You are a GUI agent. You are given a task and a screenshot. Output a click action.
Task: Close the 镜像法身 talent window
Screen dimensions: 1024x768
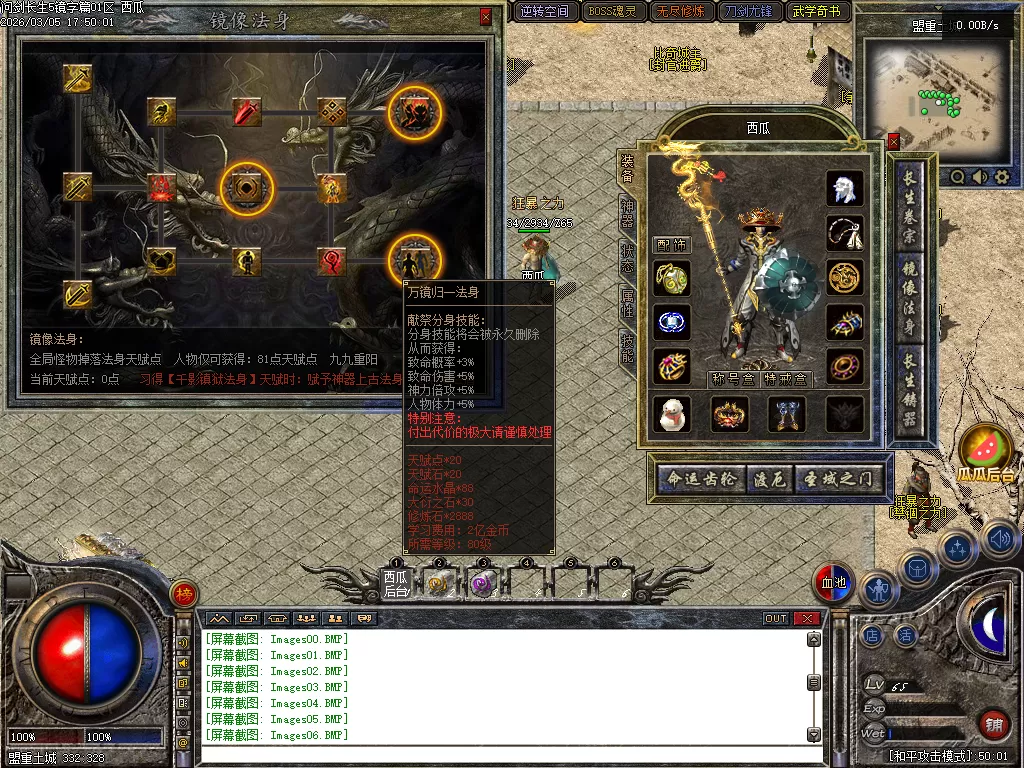click(x=486, y=17)
